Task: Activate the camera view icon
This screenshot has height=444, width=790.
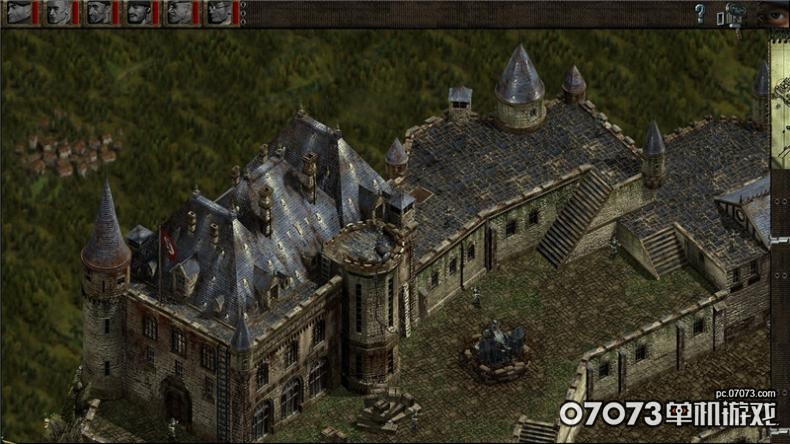Action: coord(733,14)
